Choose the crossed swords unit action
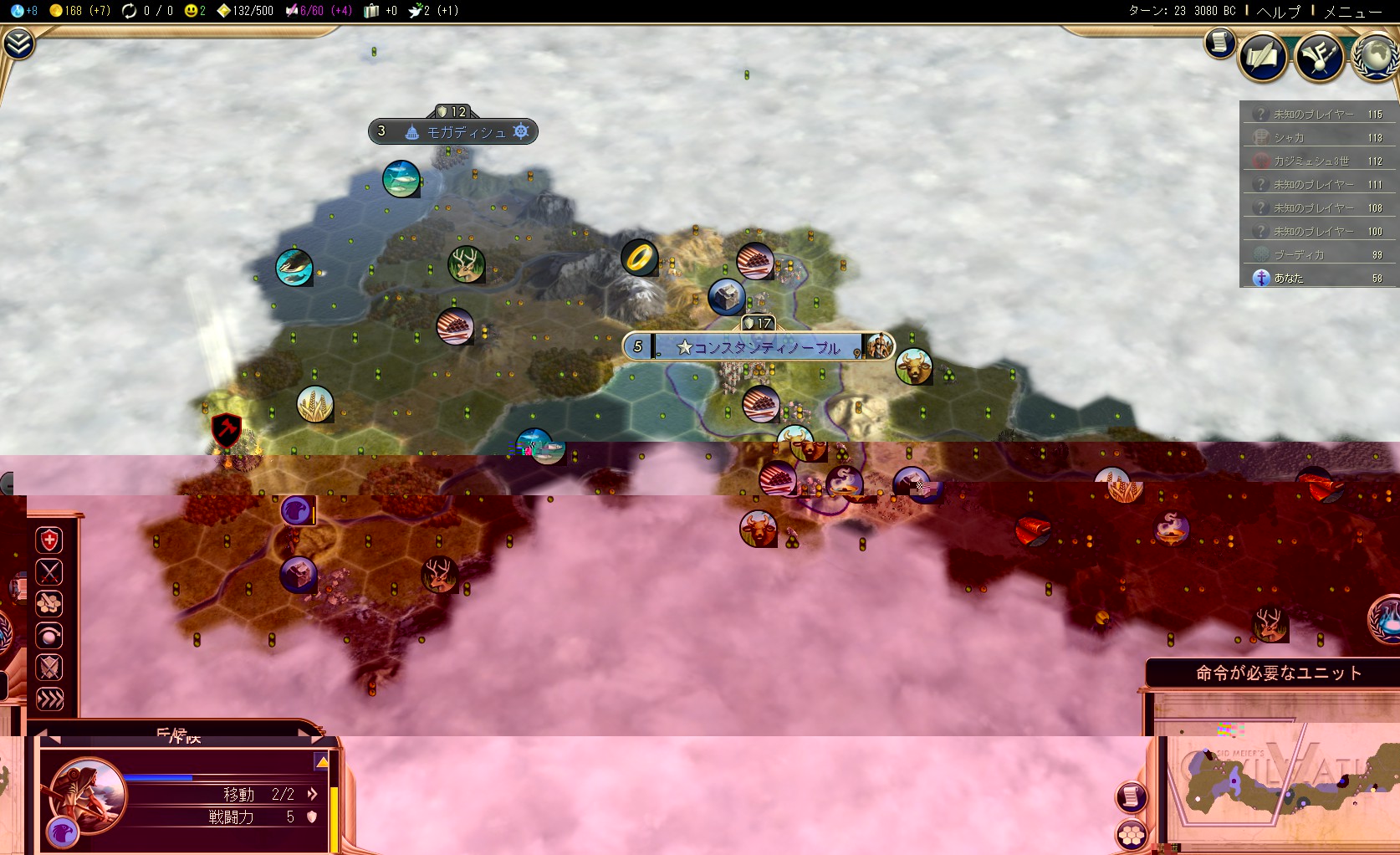 click(x=49, y=572)
